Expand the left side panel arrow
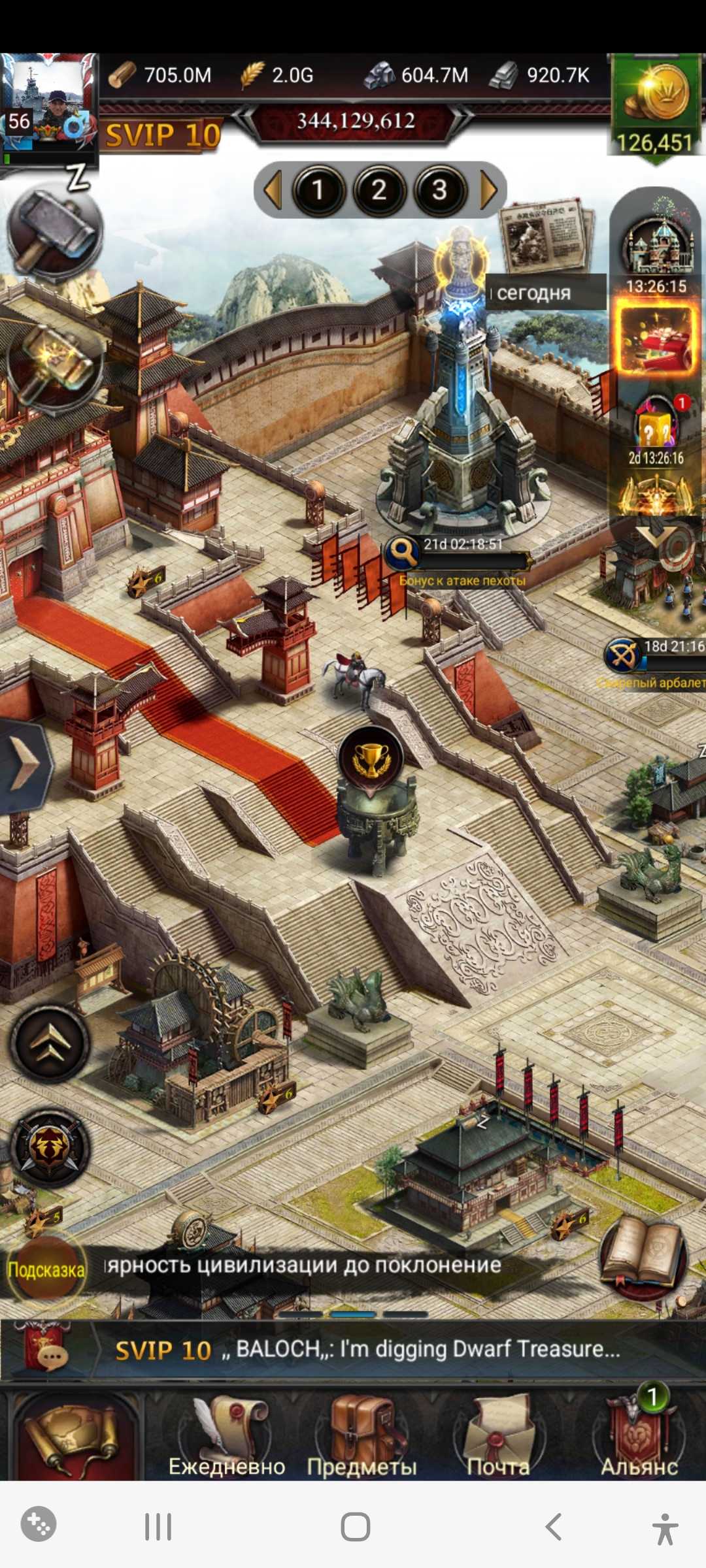 coord(25,766)
